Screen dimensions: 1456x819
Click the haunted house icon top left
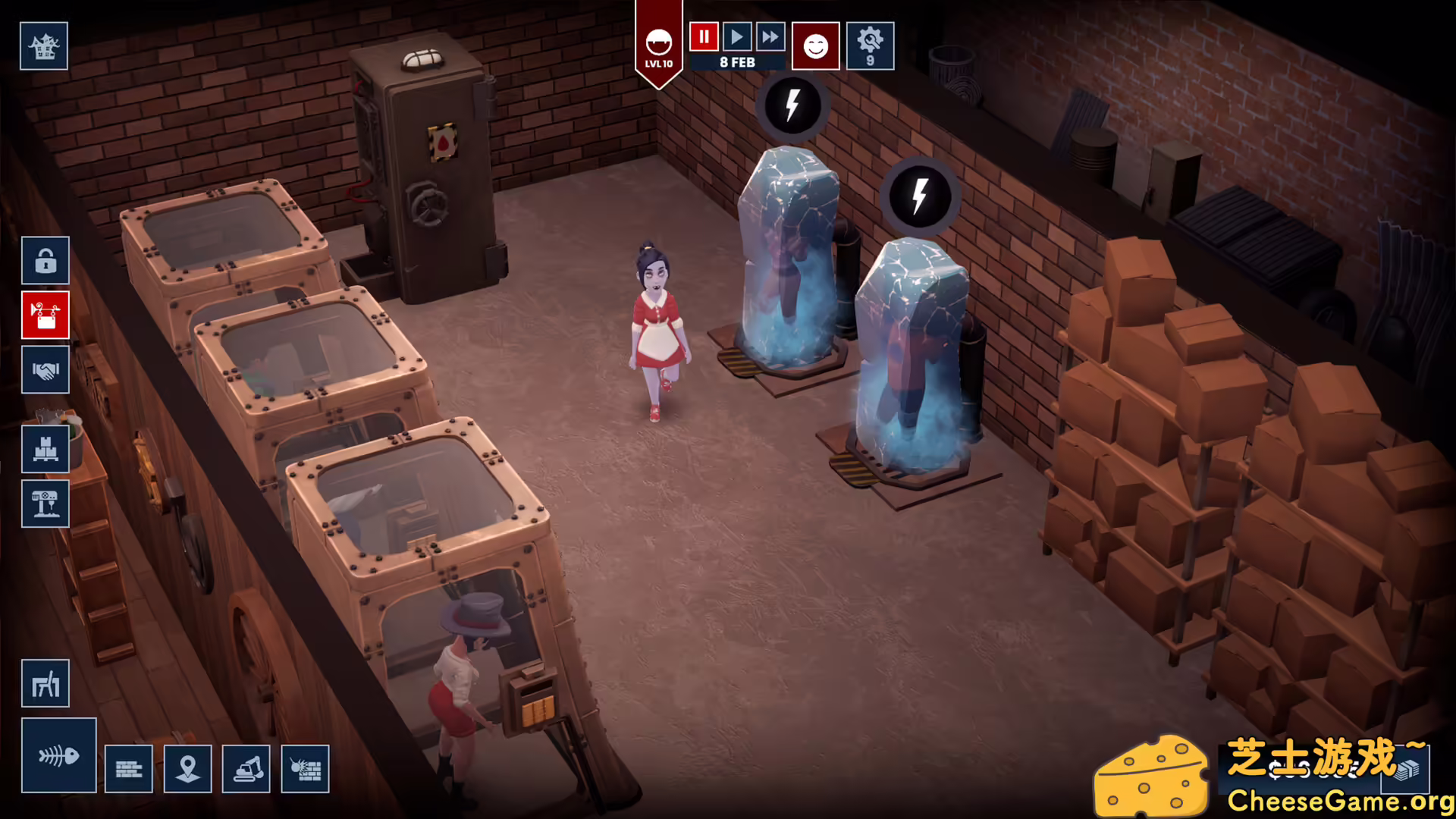[43, 45]
